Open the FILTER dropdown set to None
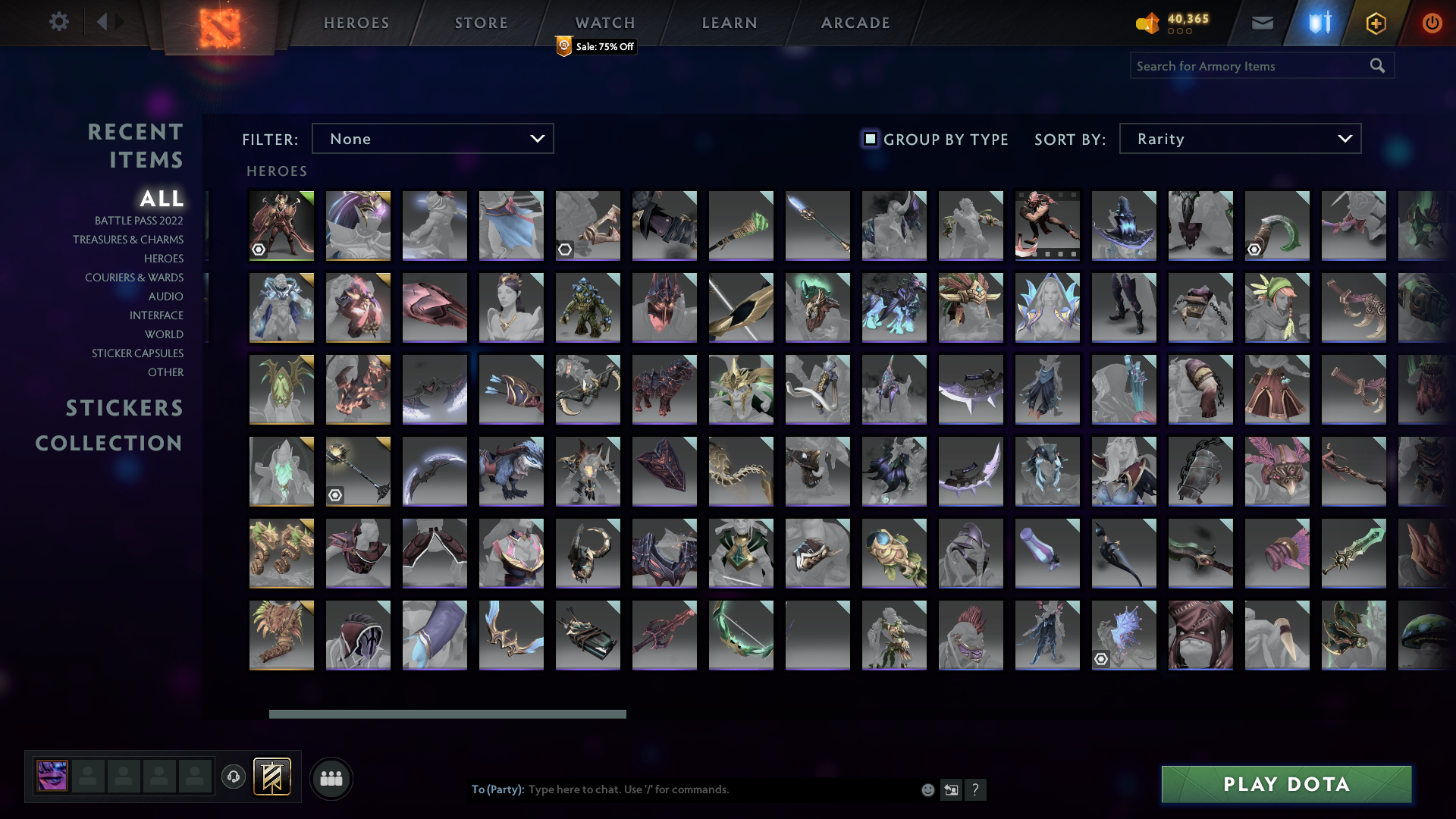1456x819 pixels. pyautogui.click(x=432, y=138)
